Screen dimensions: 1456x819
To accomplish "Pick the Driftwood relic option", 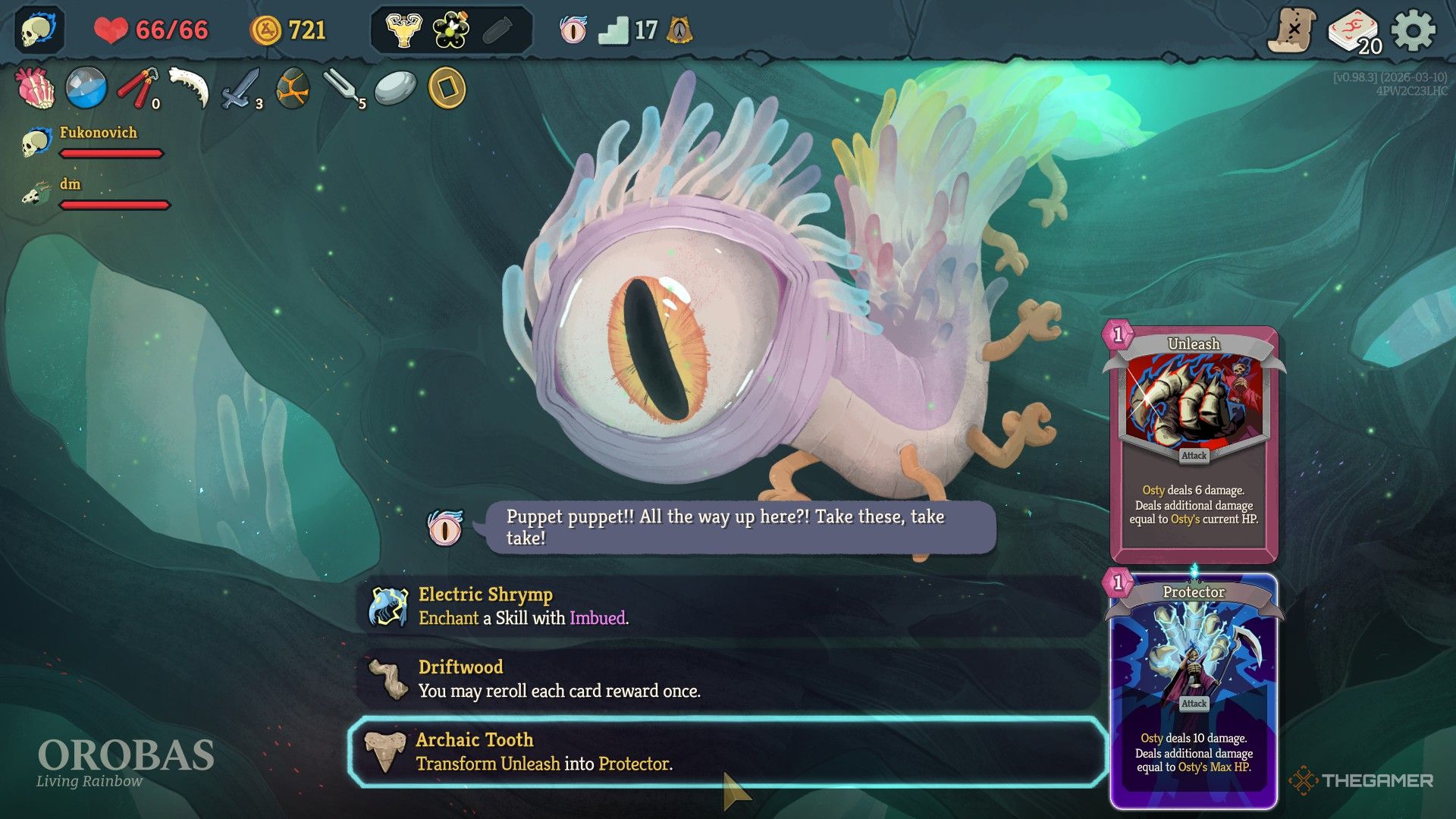I will 728,679.
